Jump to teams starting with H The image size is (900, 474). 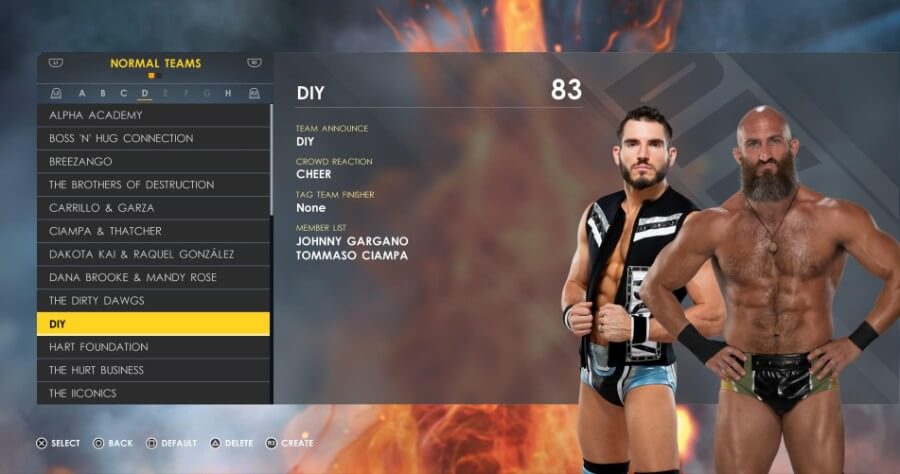[228, 93]
